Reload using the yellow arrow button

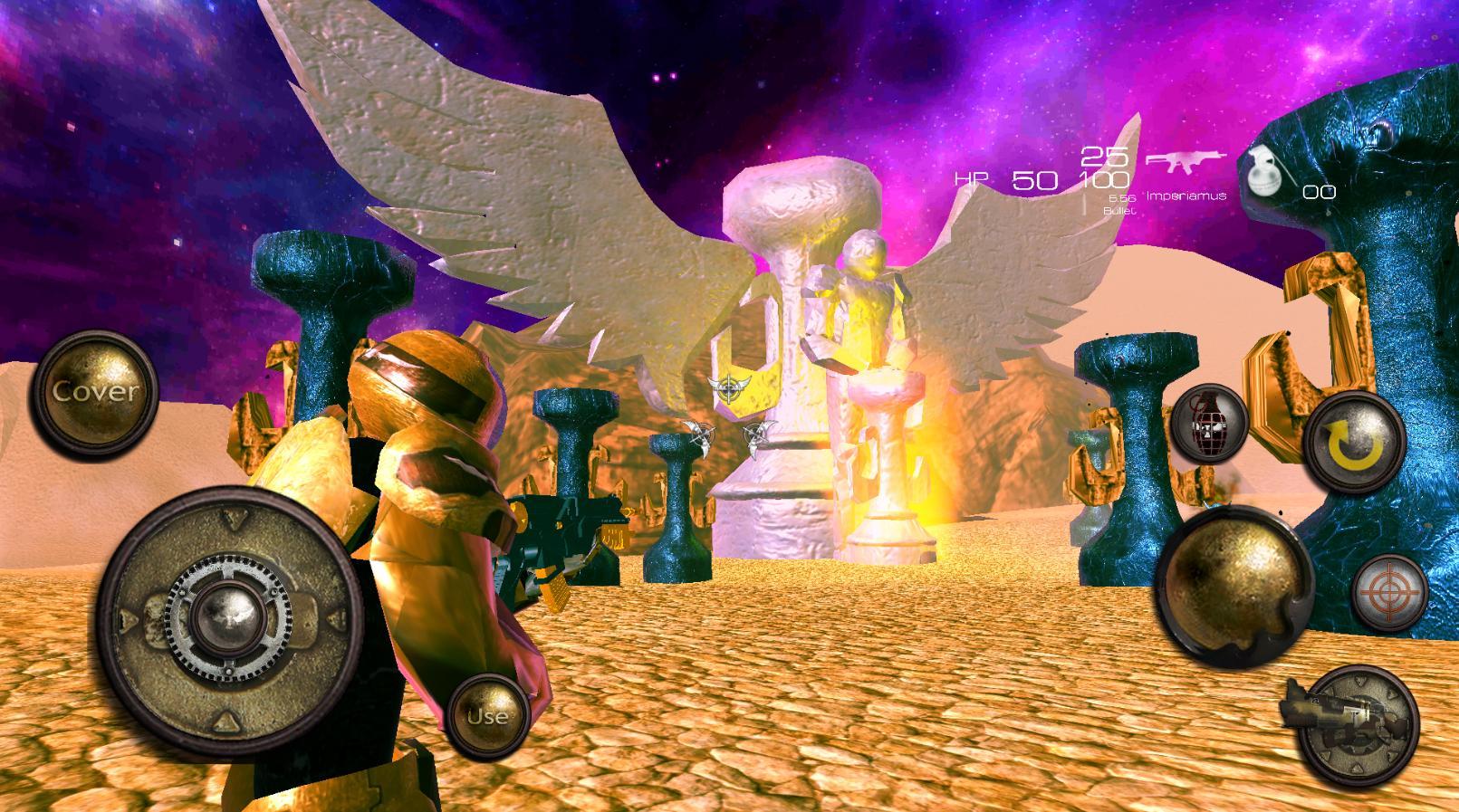tap(1353, 444)
